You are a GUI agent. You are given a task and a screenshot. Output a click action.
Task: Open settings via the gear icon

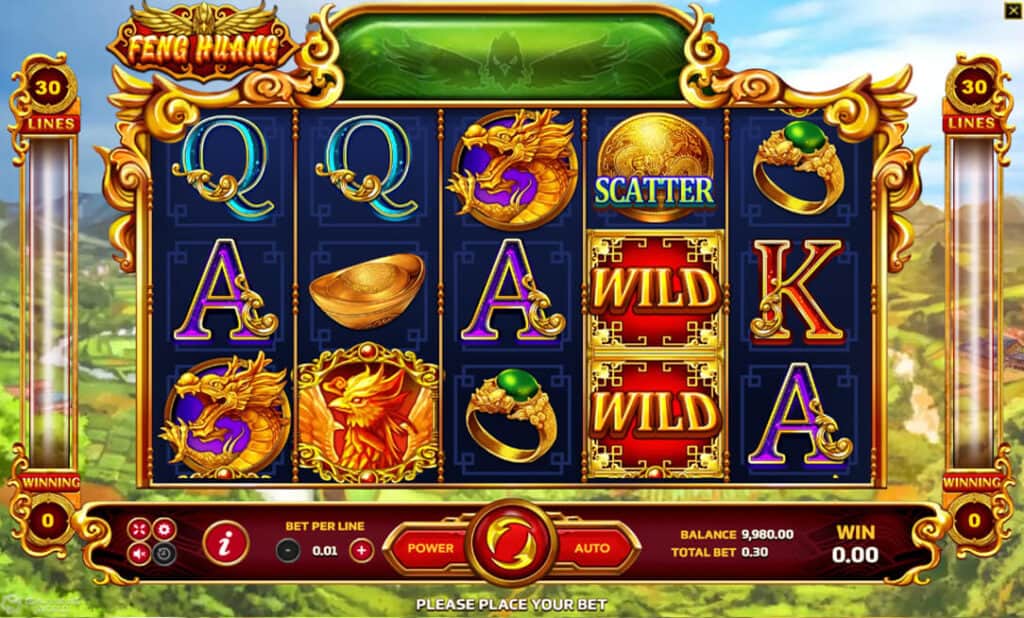pyautogui.click(x=163, y=529)
